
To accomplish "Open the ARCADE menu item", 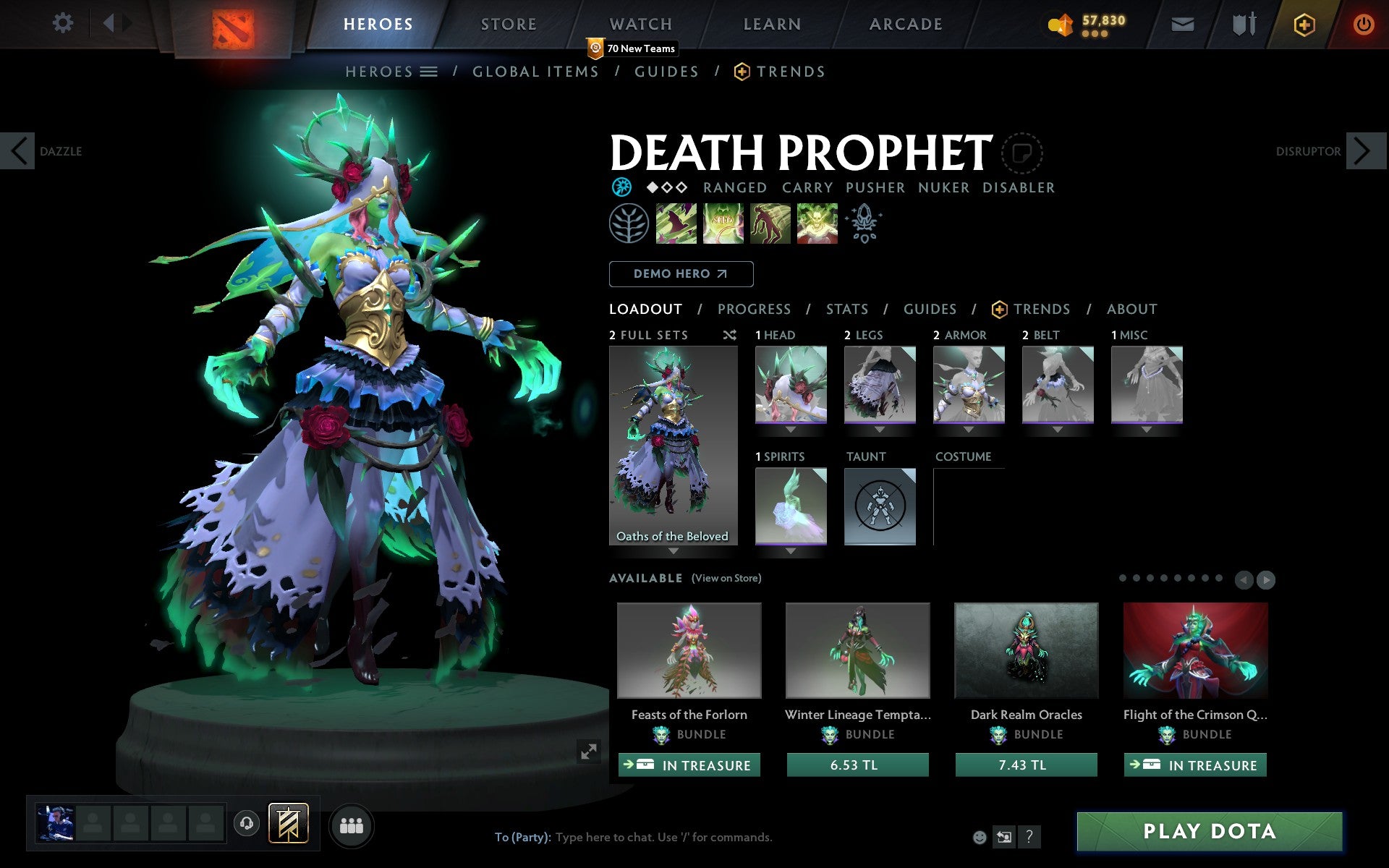I will point(904,23).
